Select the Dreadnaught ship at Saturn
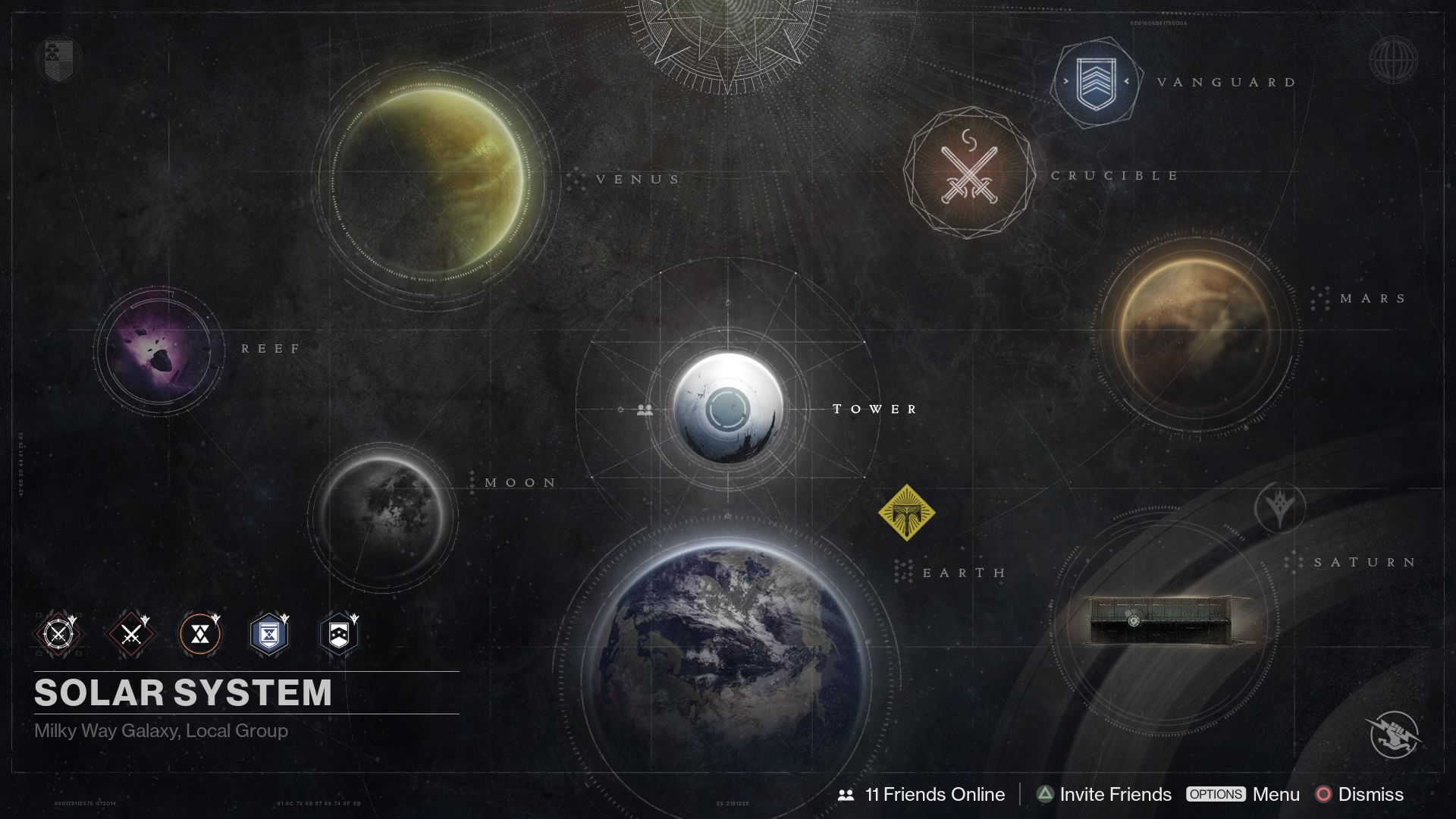 coord(1168,620)
